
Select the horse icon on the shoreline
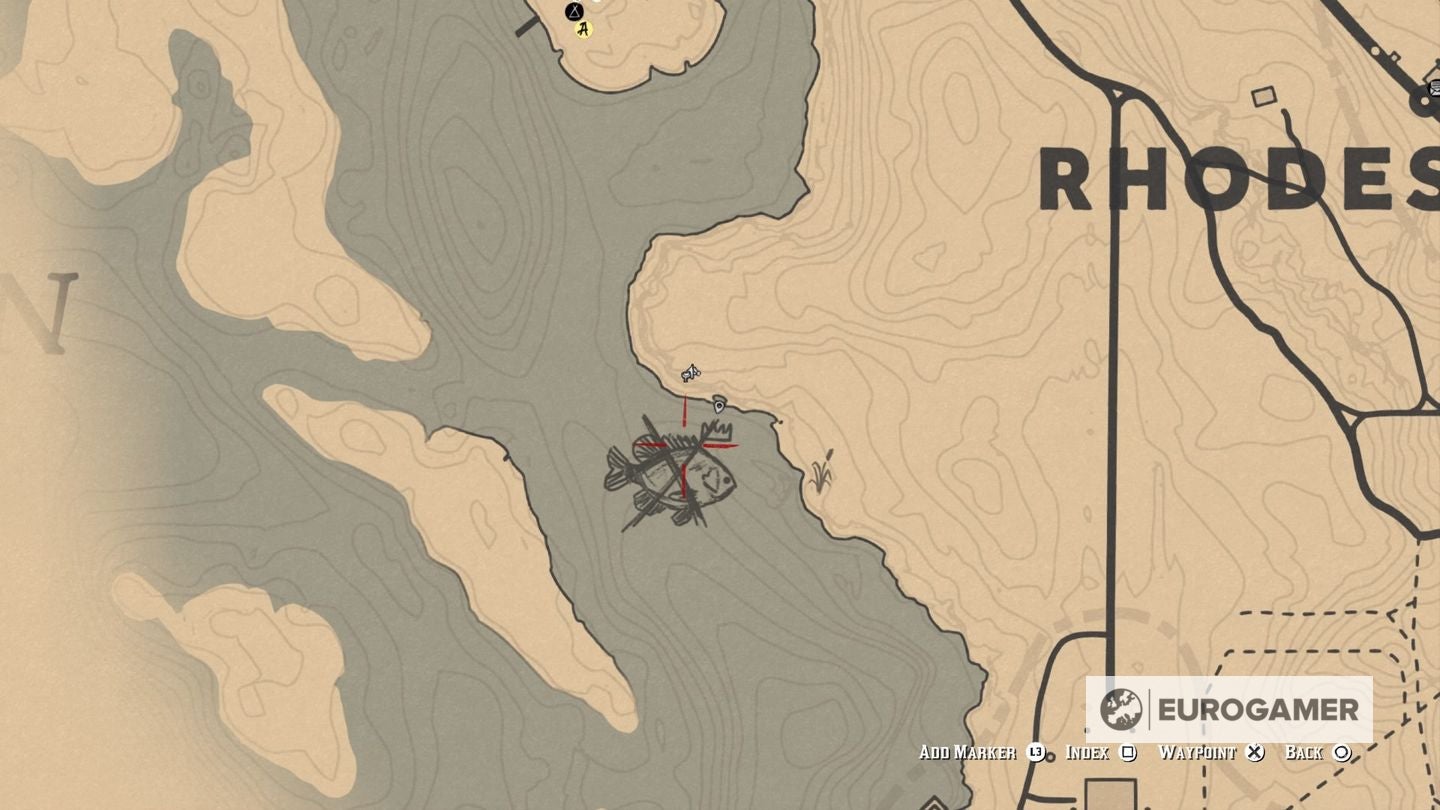pos(691,374)
